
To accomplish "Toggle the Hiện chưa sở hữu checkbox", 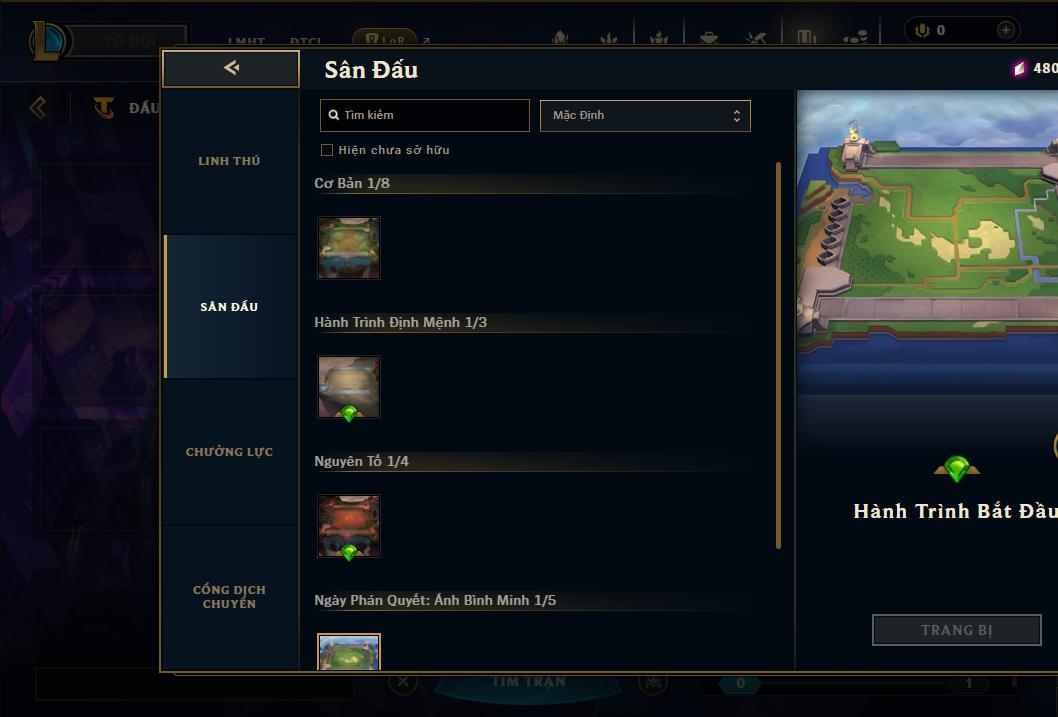I will click(327, 150).
